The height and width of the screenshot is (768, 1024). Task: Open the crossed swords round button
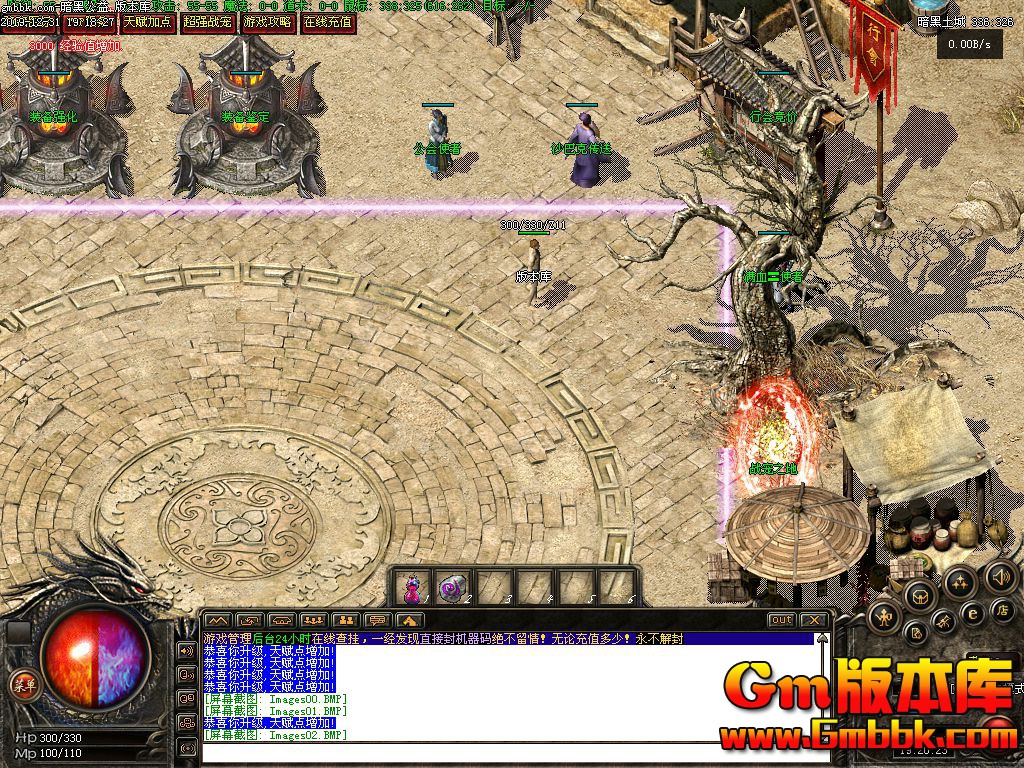(943, 624)
